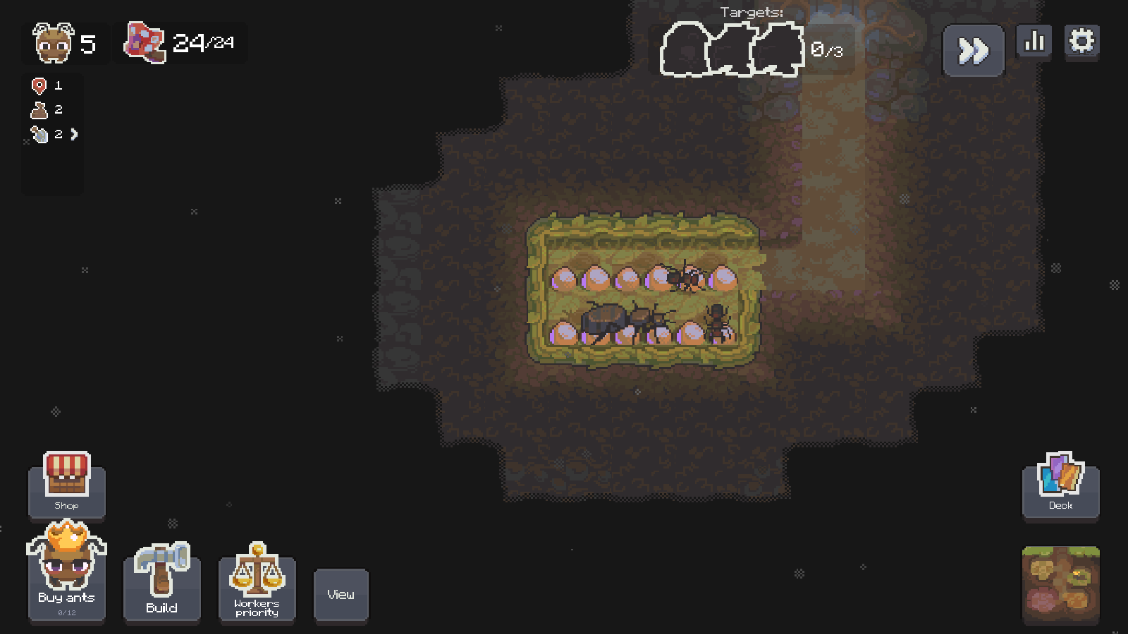Expand the worker task list arrow

click(x=74, y=134)
